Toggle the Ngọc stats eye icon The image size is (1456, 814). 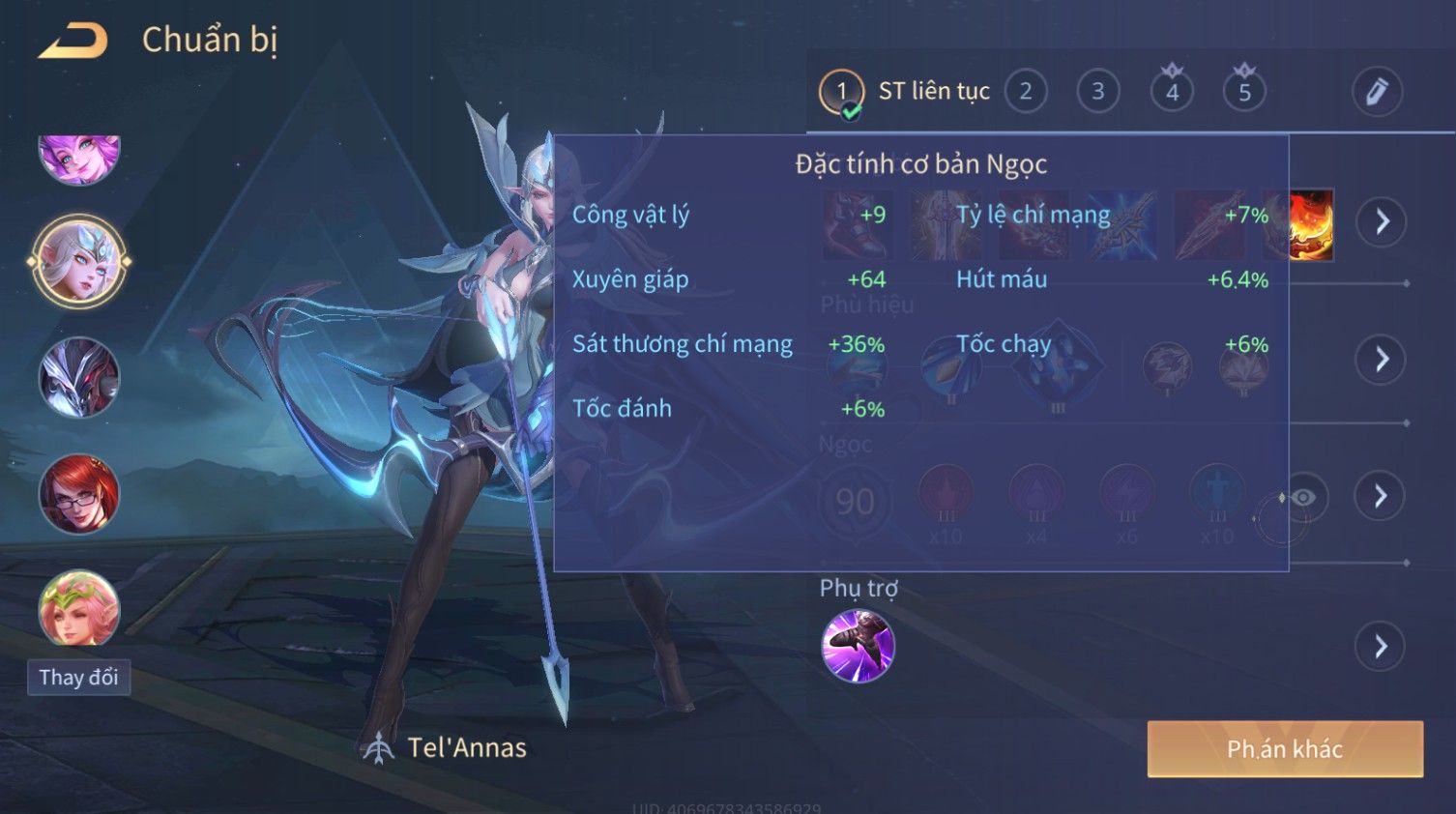tap(1302, 497)
